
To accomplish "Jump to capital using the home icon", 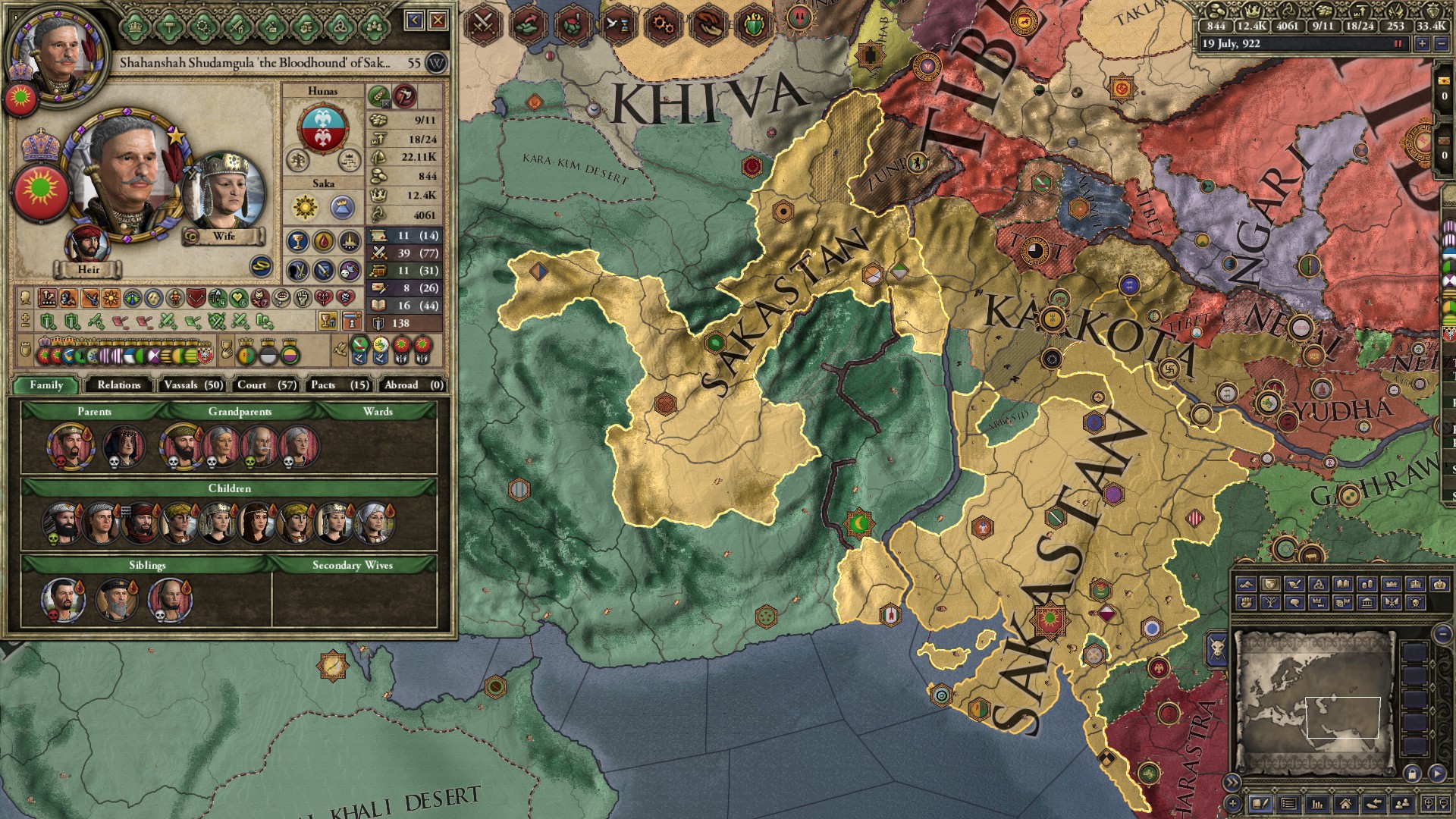I will pyautogui.click(x=1346, y=805).
